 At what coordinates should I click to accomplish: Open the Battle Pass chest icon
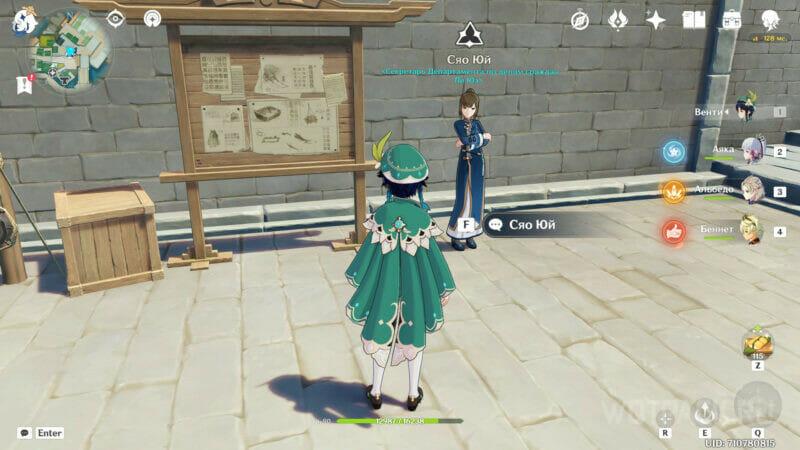(732, 20)
